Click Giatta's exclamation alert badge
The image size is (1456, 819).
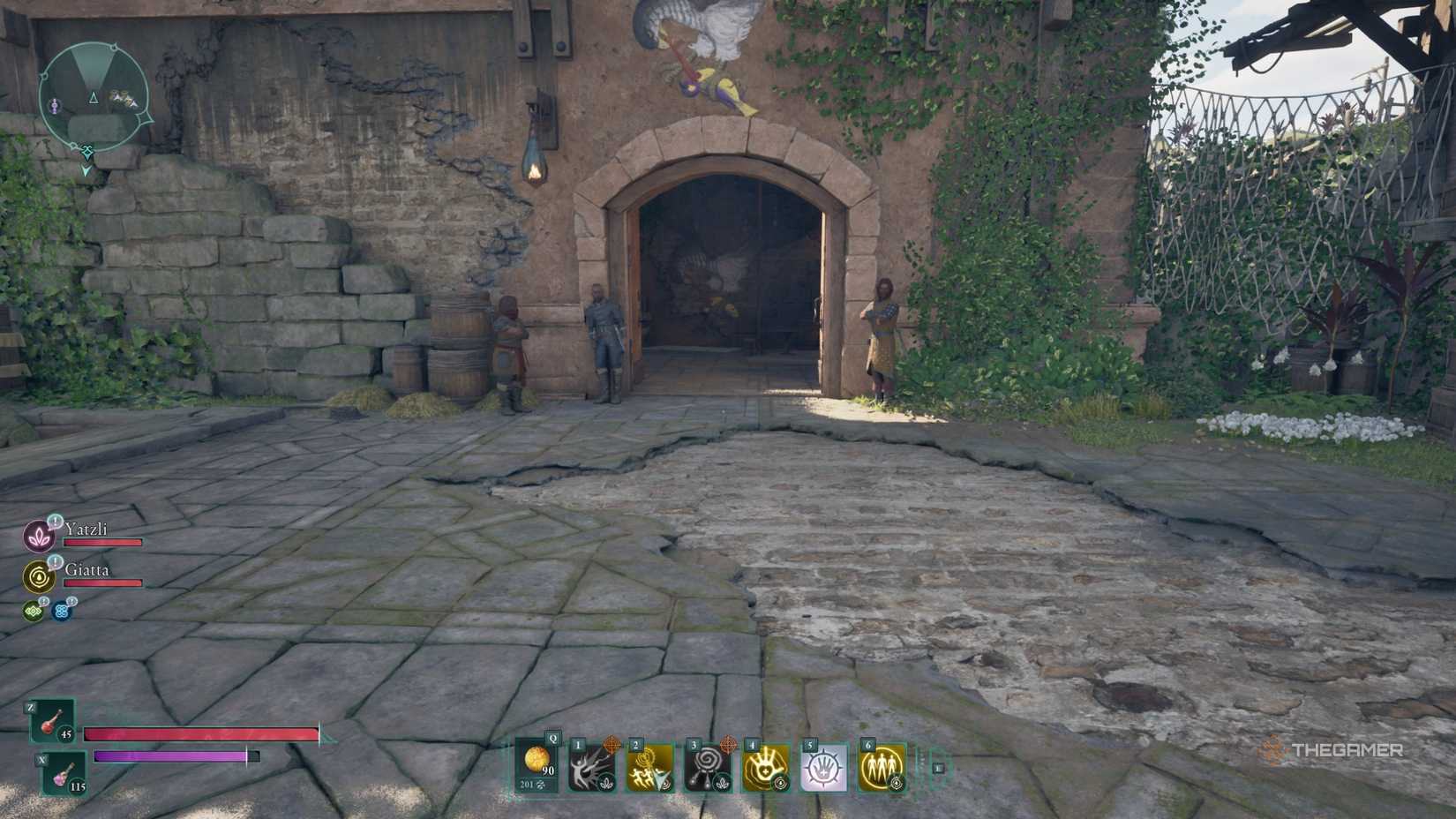pyautogui.click(x=55, y=562)
